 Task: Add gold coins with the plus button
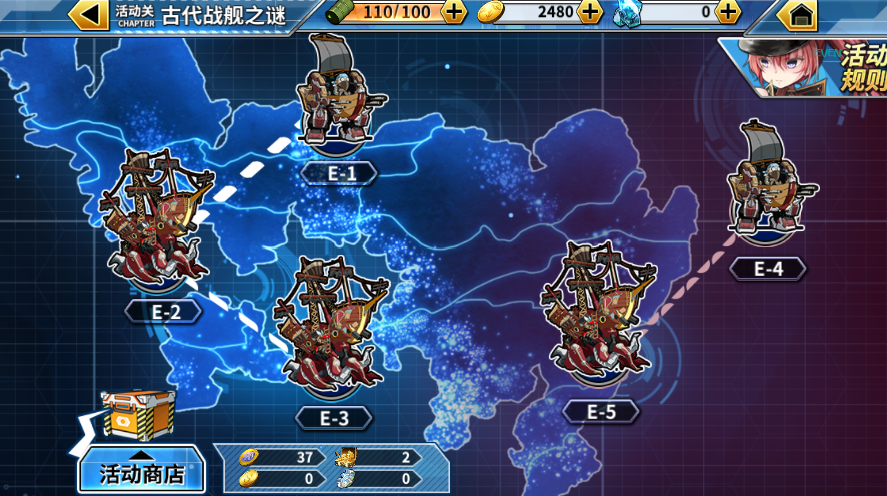(591, 12)
